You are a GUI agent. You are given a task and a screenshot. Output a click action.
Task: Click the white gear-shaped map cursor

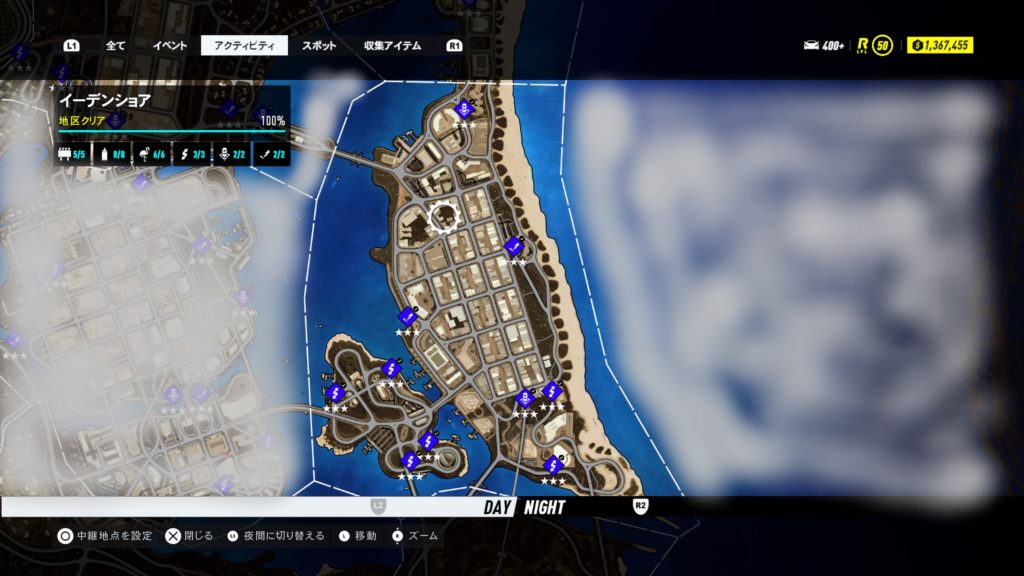coord(443,215)
